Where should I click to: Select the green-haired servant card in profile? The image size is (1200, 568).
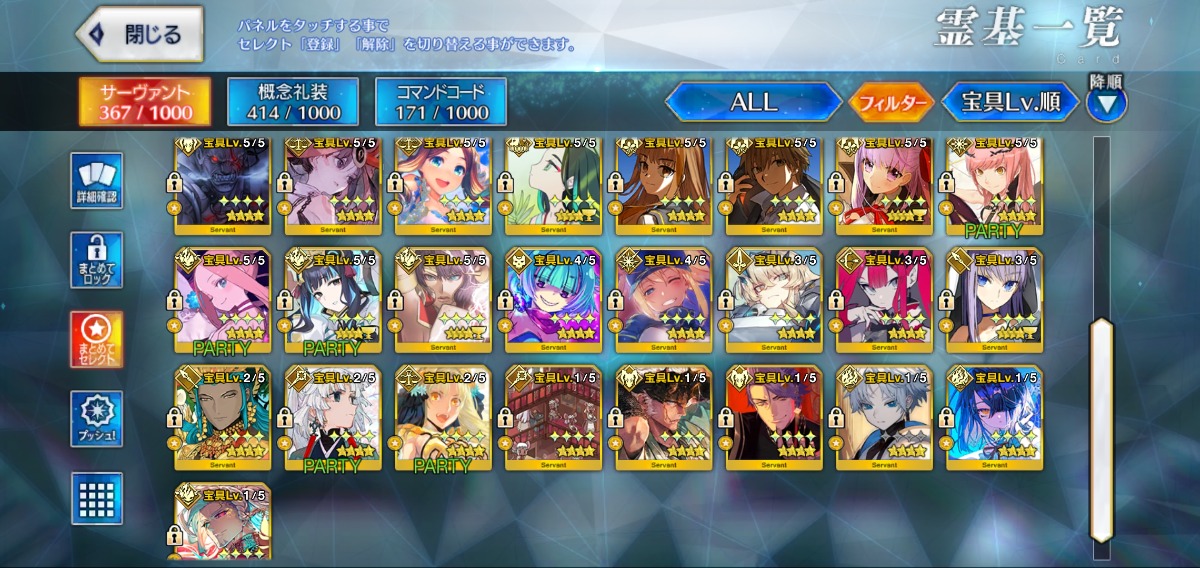click(553, 185)
